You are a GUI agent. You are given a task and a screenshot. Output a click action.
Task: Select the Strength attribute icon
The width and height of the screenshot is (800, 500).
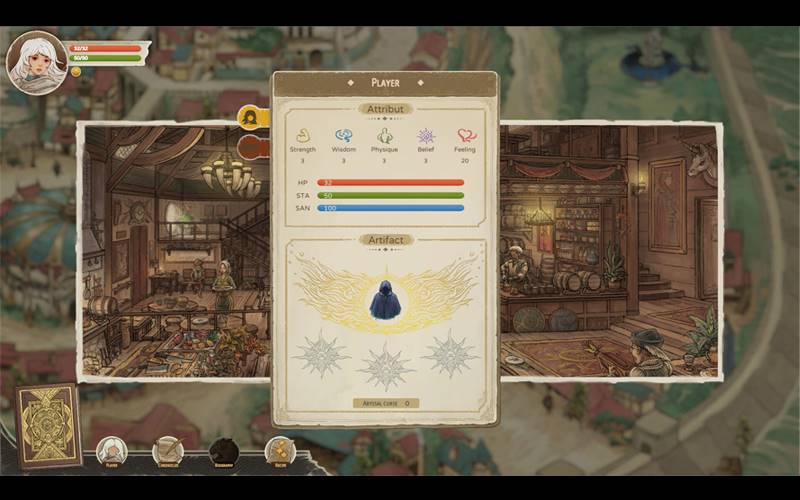[302, 136]
